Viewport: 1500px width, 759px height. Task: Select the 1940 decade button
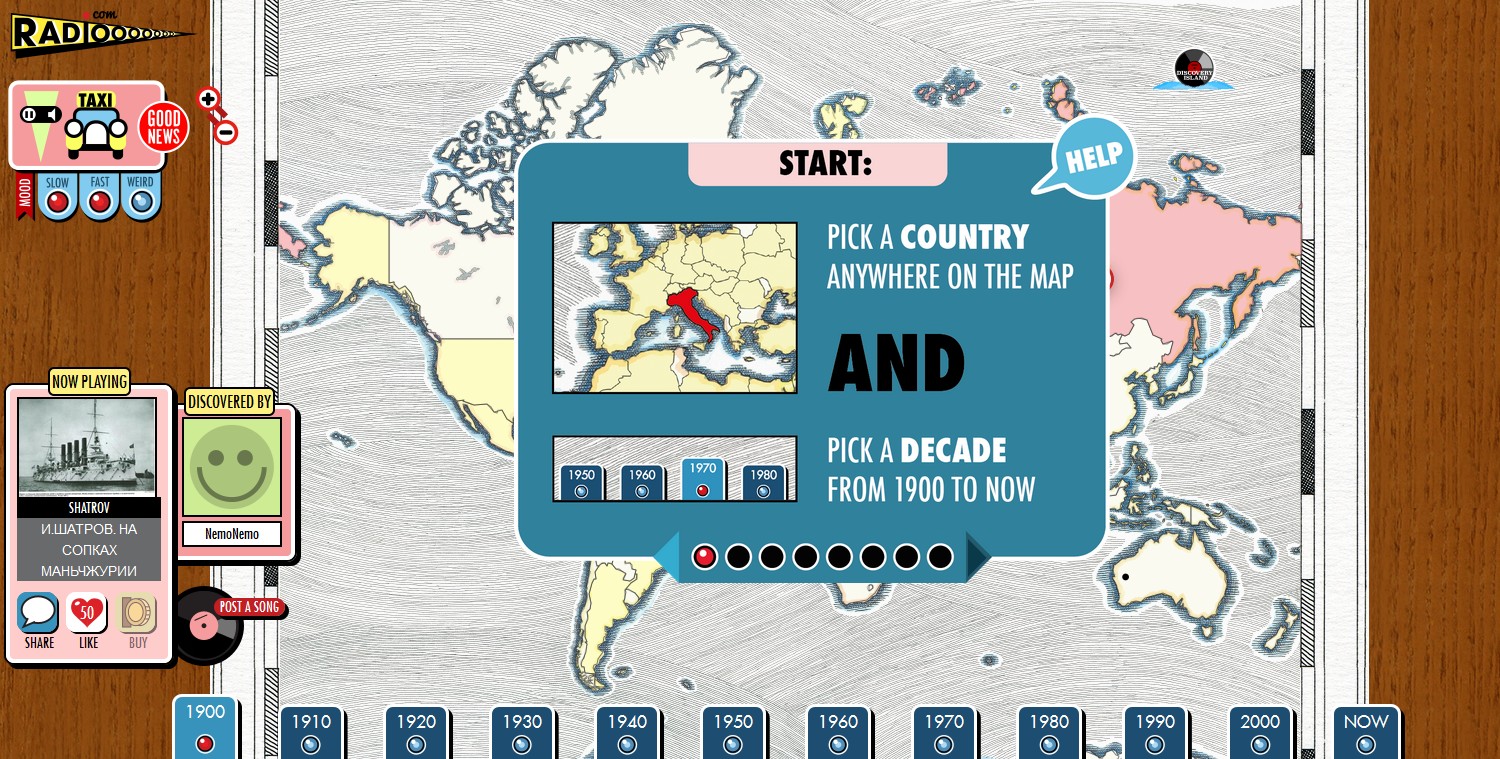(627, 732)
